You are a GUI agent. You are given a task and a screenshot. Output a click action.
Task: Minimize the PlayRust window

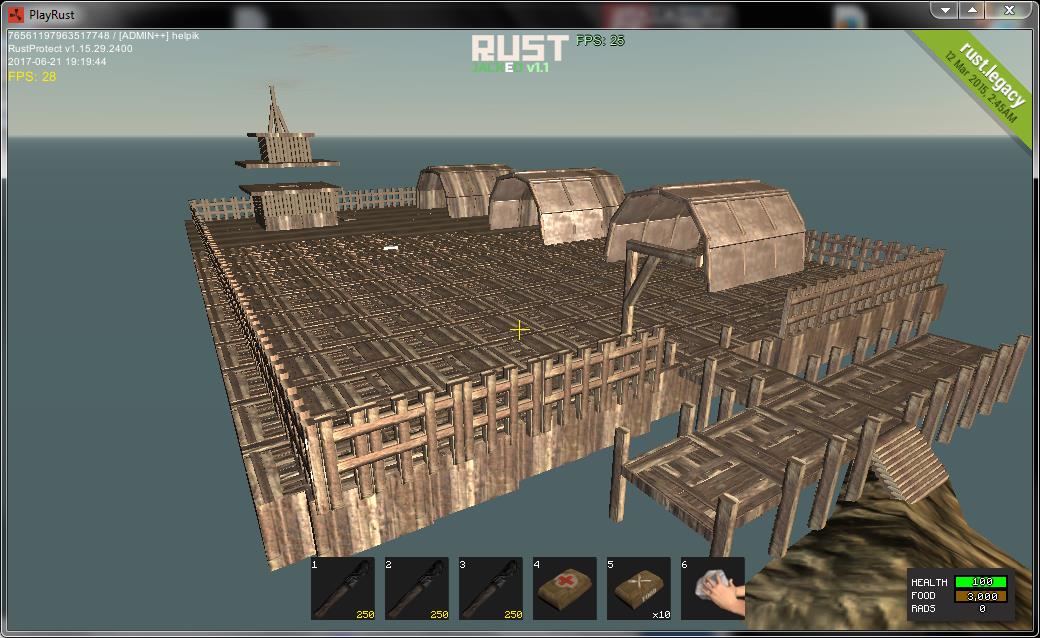coord(943,10)
